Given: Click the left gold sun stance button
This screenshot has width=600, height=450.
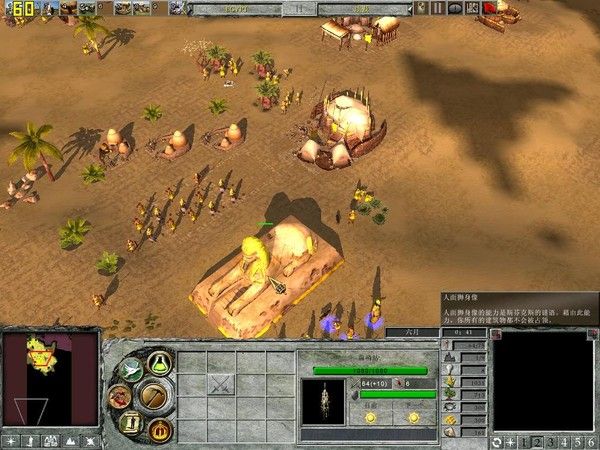Looking at the screenshot, I should point(370,416).
